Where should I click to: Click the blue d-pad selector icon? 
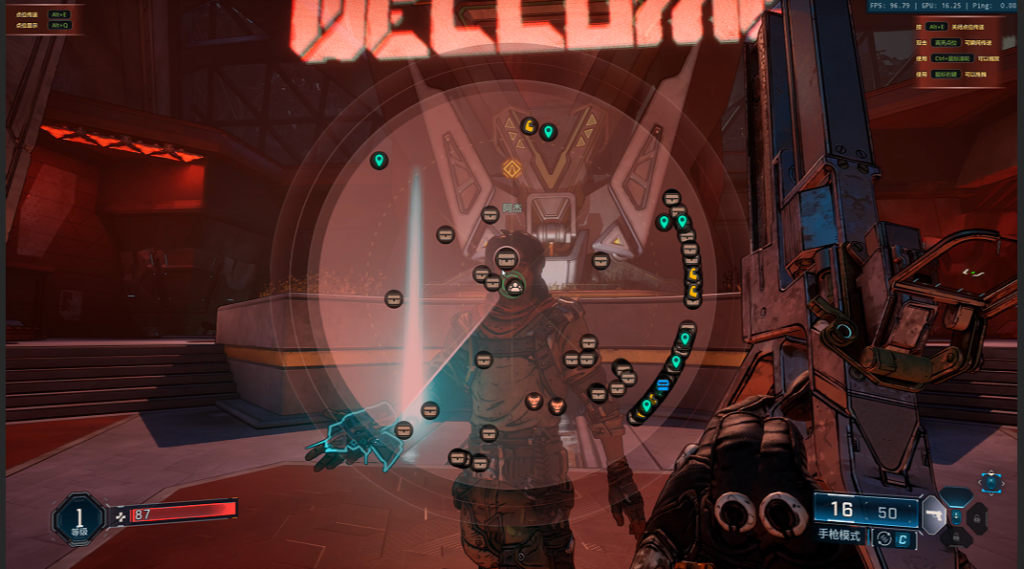click(x=990, y=482)
